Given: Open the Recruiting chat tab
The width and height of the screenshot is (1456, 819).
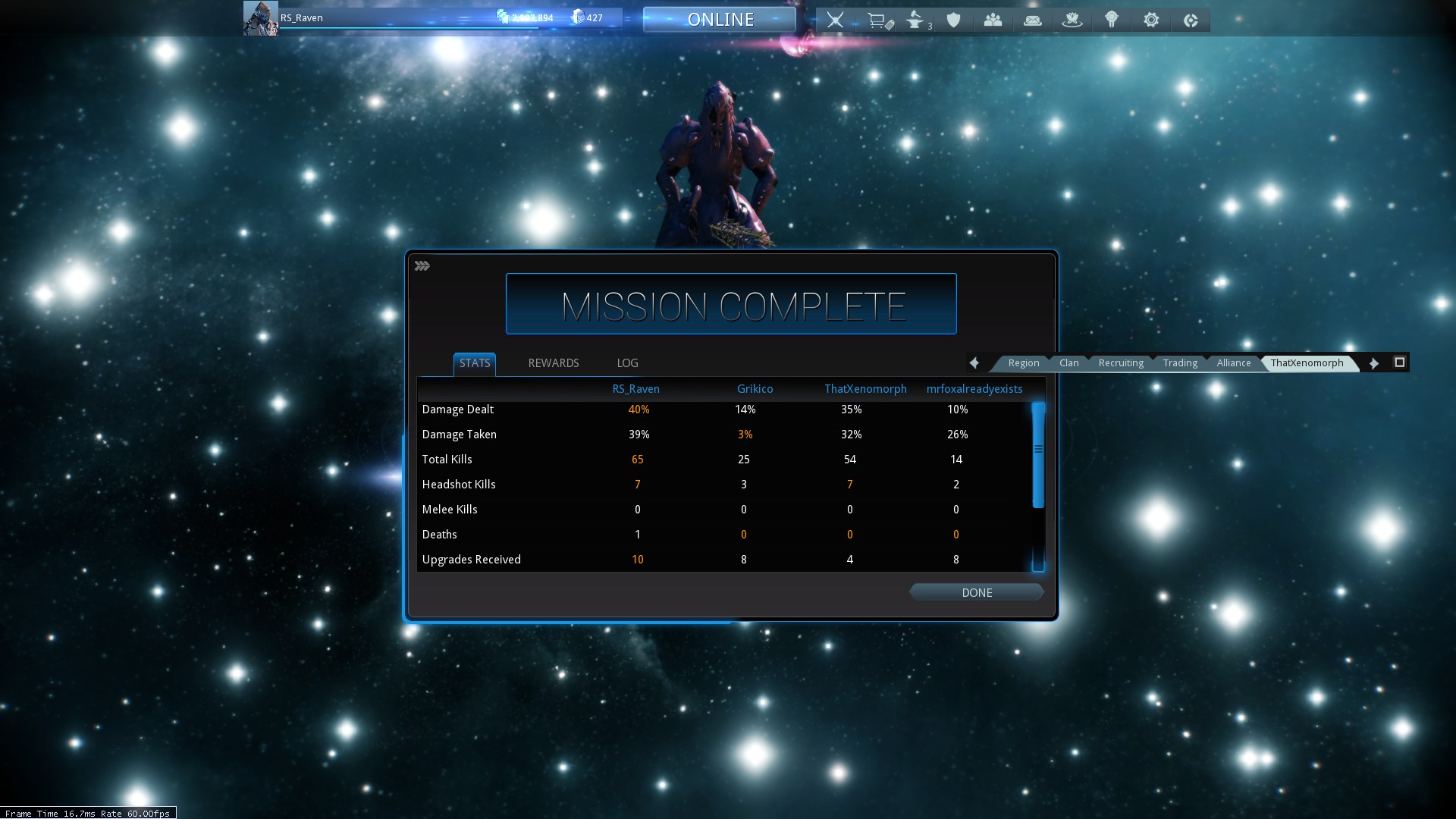Looking at the screenshot, I should point(1120,363).
